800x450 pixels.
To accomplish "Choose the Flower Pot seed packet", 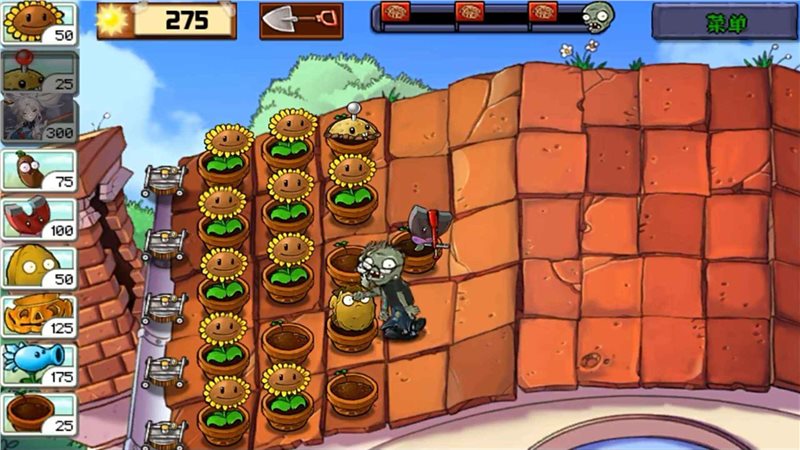I will coord(38,413).
